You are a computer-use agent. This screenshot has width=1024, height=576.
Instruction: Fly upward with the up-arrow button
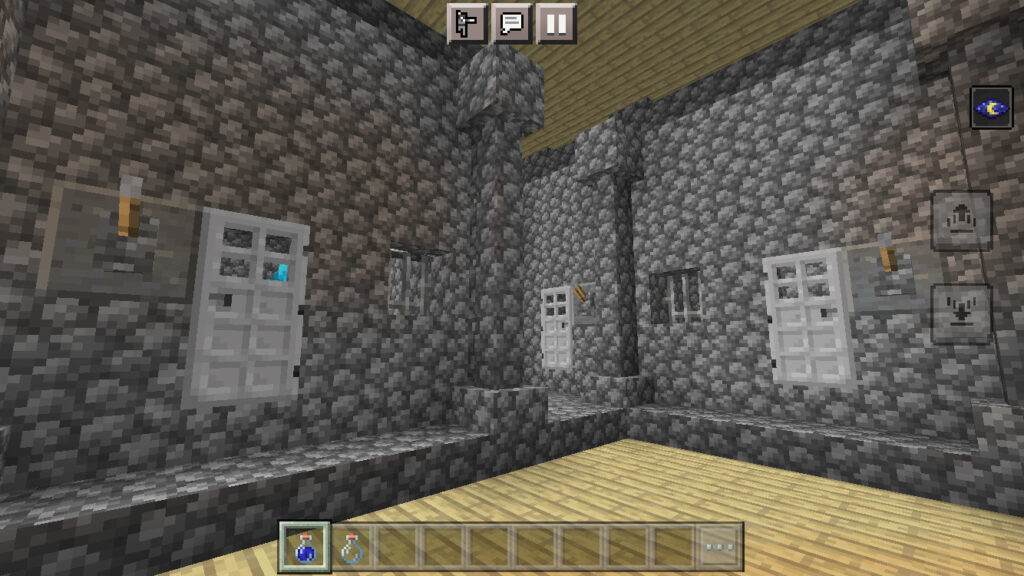pyautogui.click(x=961, y=221)
